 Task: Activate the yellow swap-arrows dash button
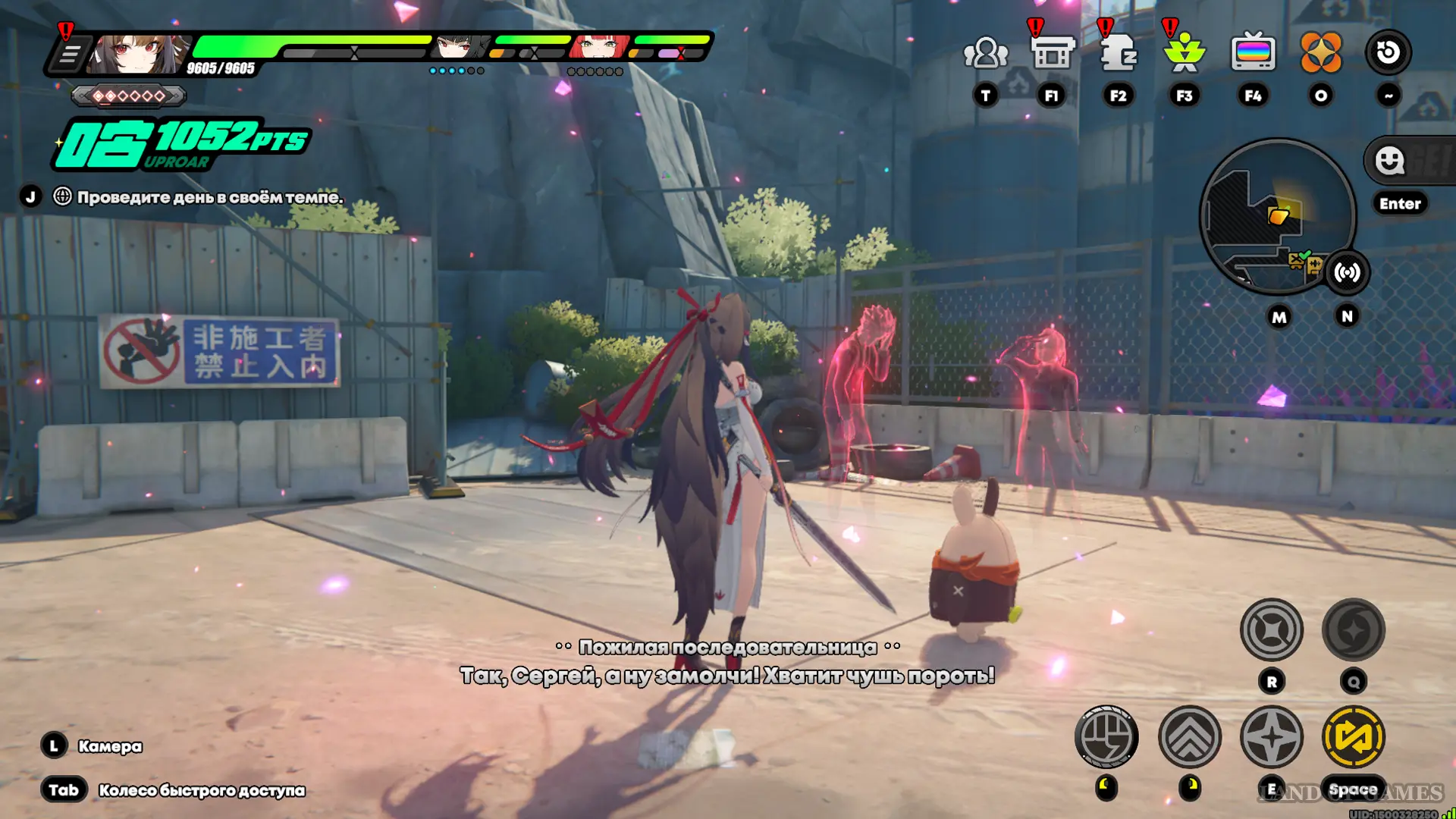pos(1353,736)
